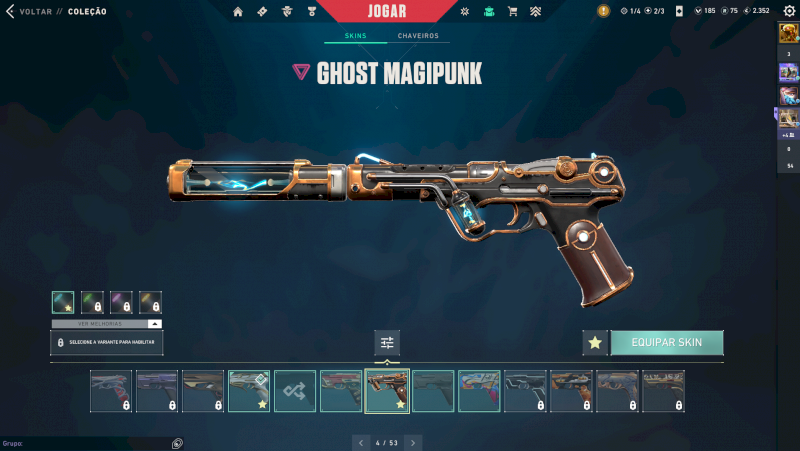Screen dimensions: 800x451
Task: Select the locked purple color variant
Action: click(121, 301)
